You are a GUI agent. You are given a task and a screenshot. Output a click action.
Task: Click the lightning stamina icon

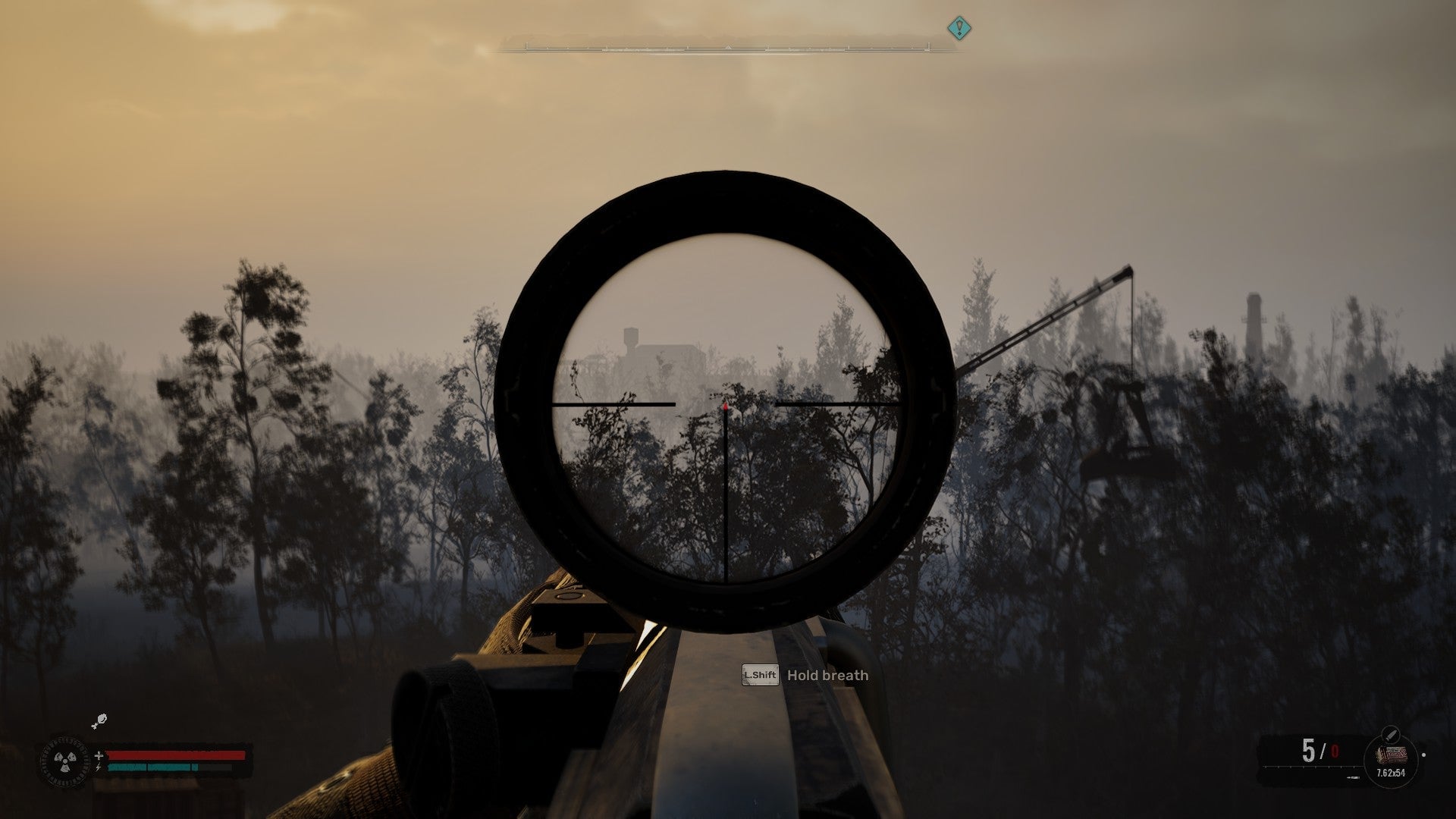[x=98, y=767]
